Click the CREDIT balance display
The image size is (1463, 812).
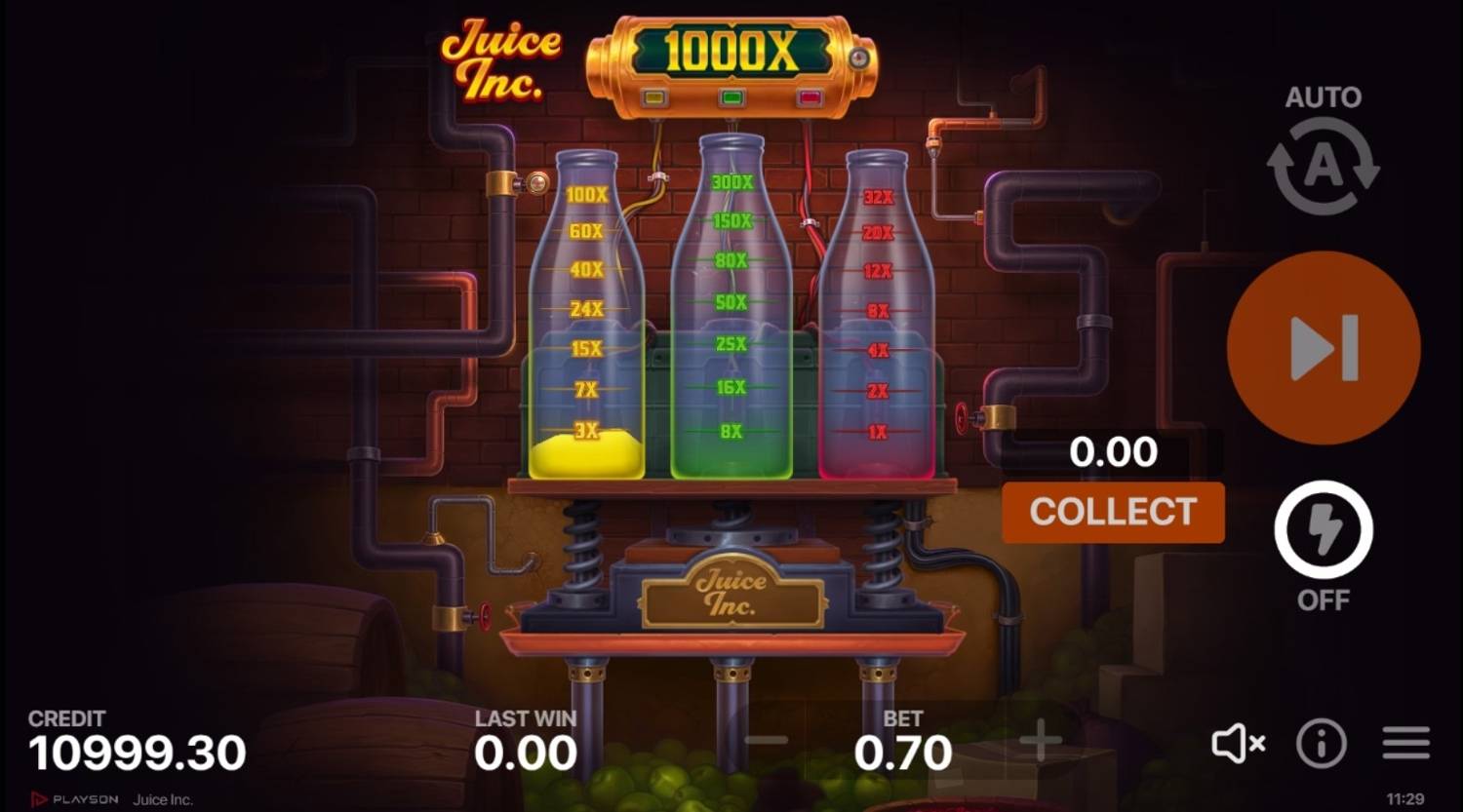click(x=137, y=751)
